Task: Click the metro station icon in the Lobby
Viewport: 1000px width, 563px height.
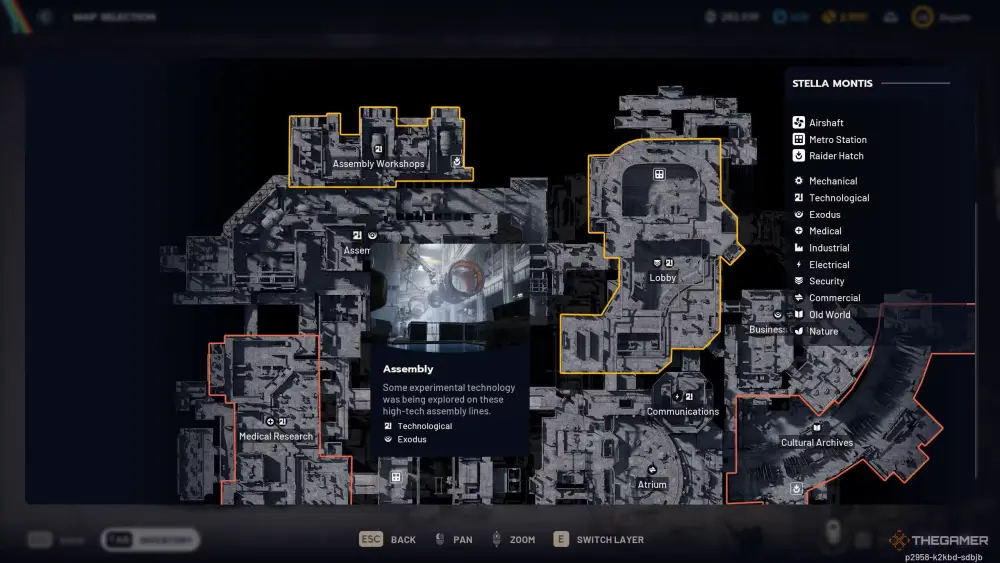Action: pos(659,174)
